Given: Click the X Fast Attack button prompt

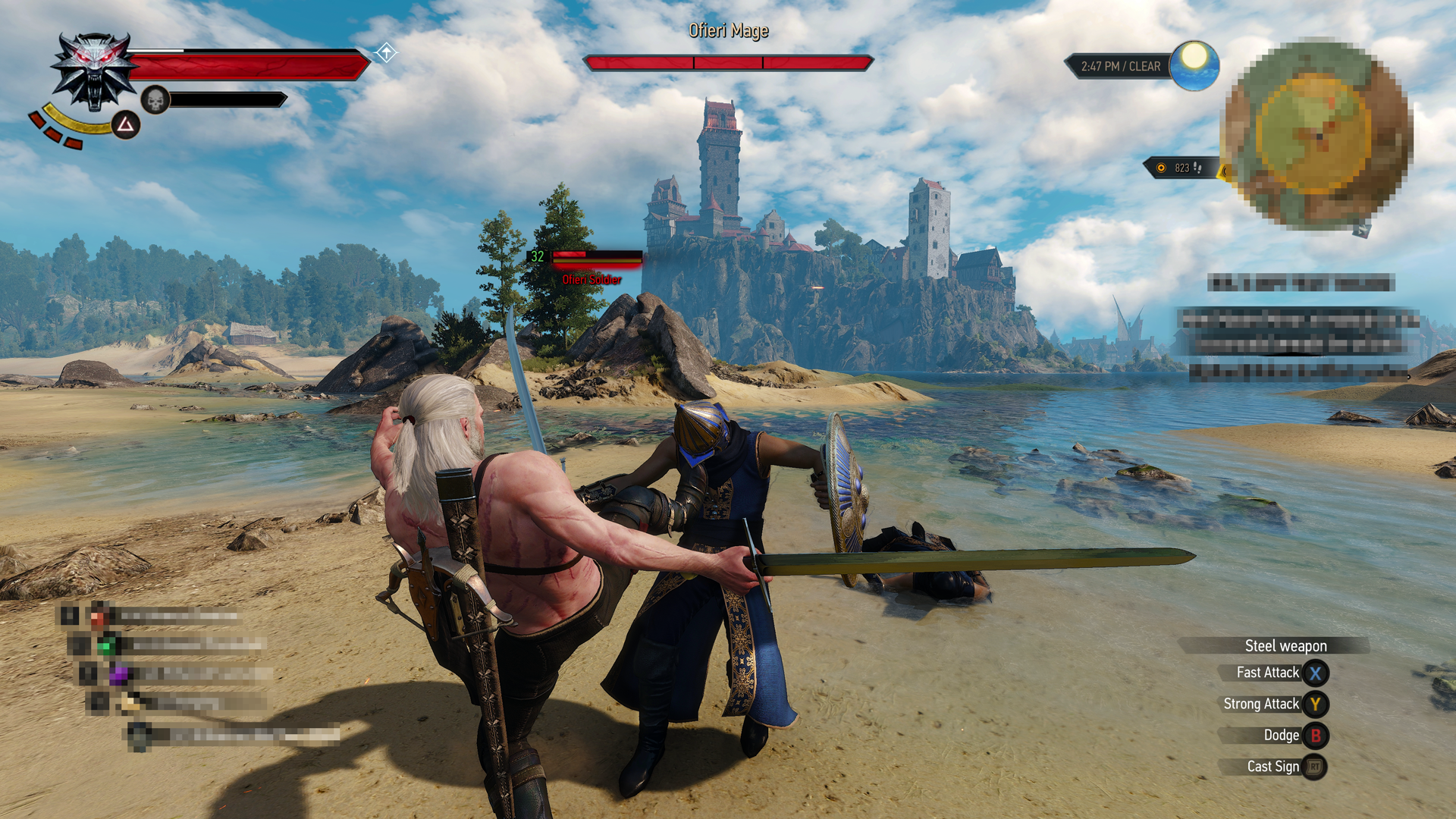Looking at the screenshot, I should (x=1317, y=673).
